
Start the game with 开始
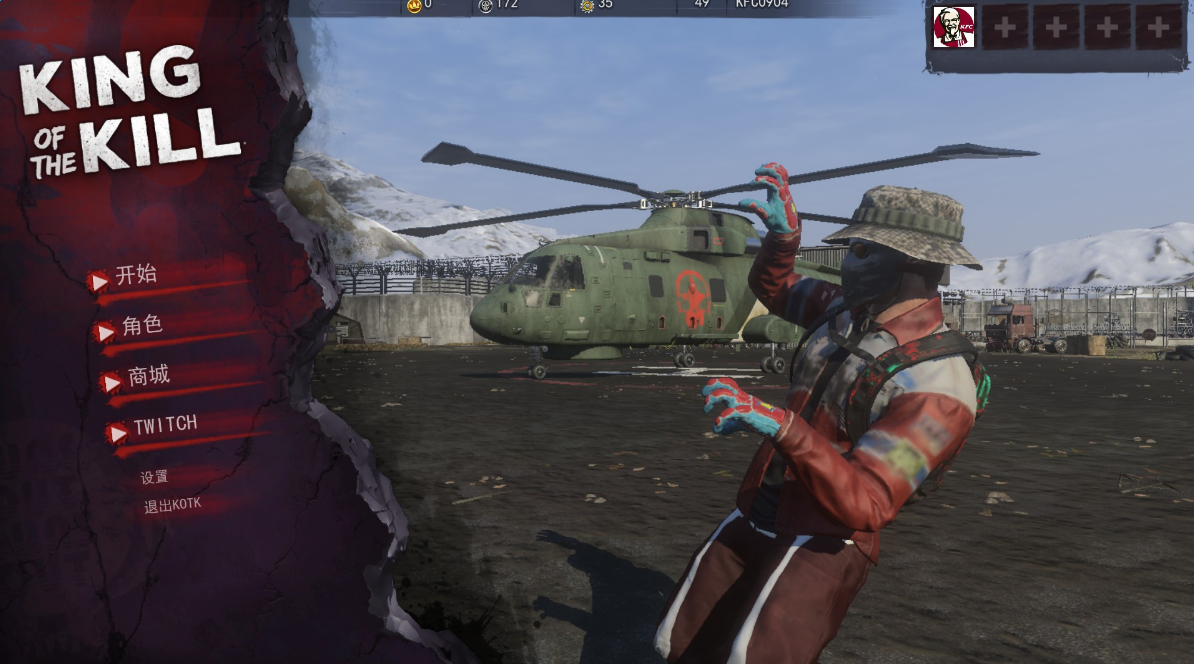(136, 276)
